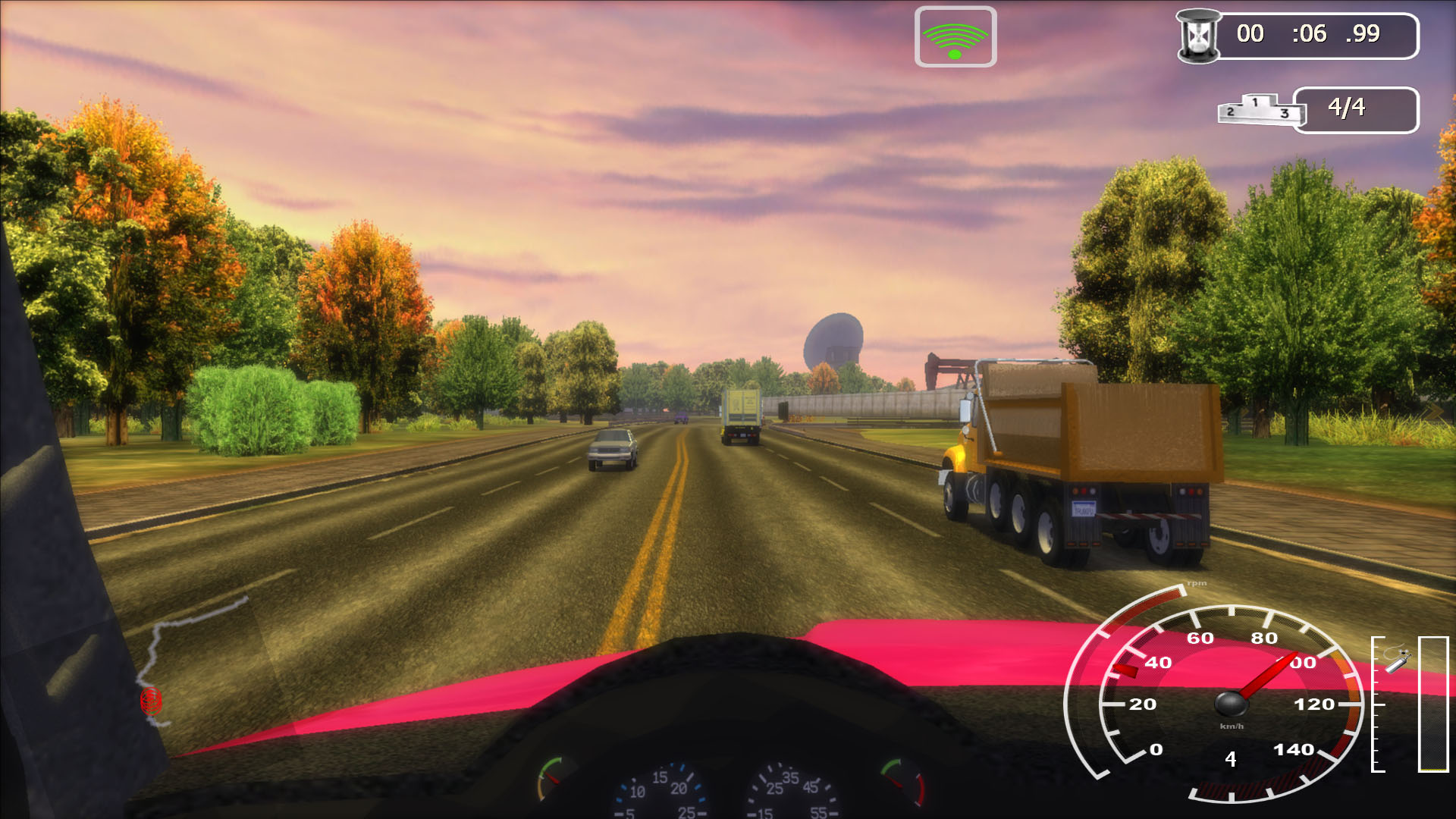1456x819 pixels.
Task: Click the silver car in the oncoming lane
Action: coord(613,449)
